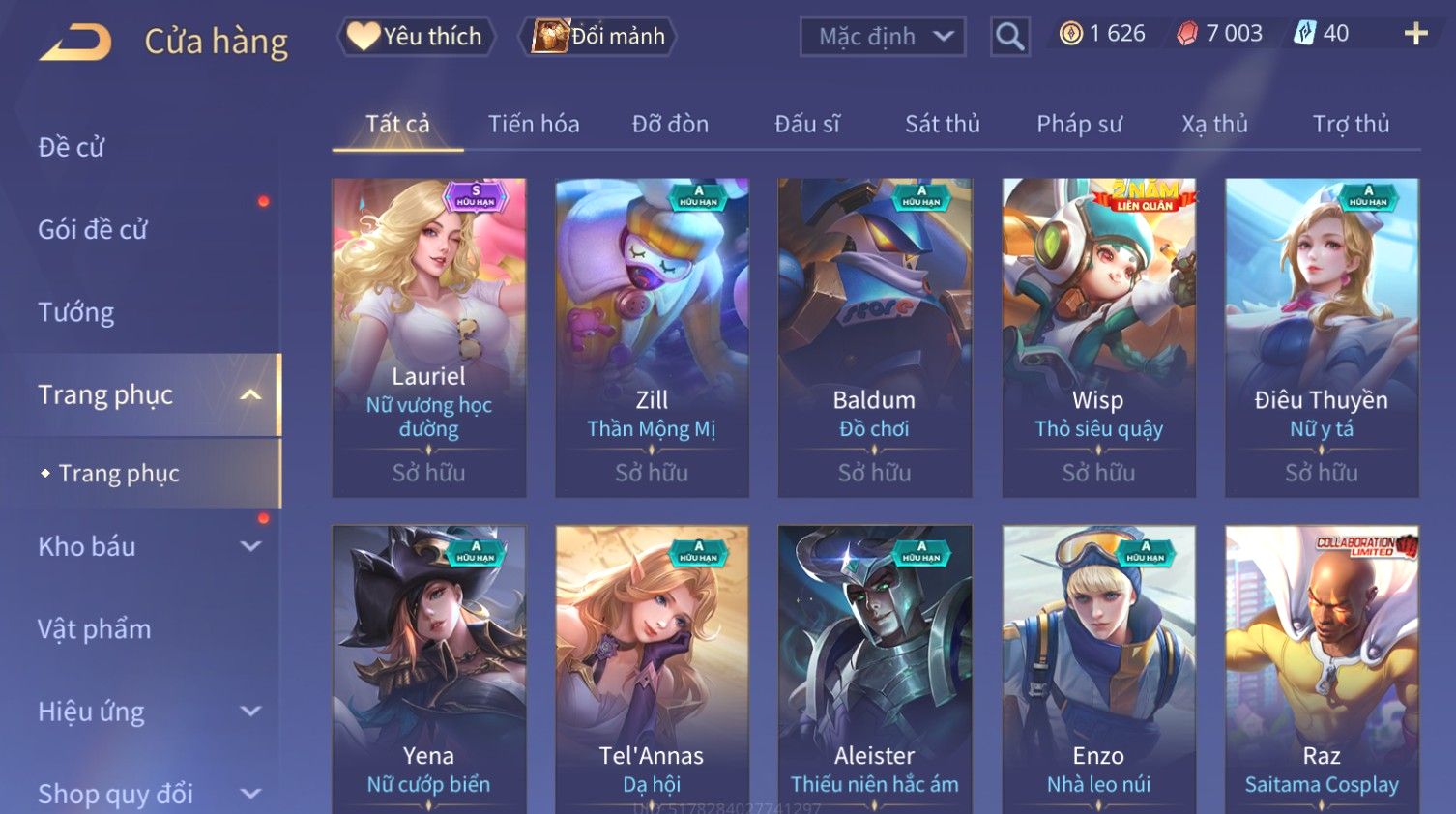Show the Đỡ đòn category

tap(670, 125)
